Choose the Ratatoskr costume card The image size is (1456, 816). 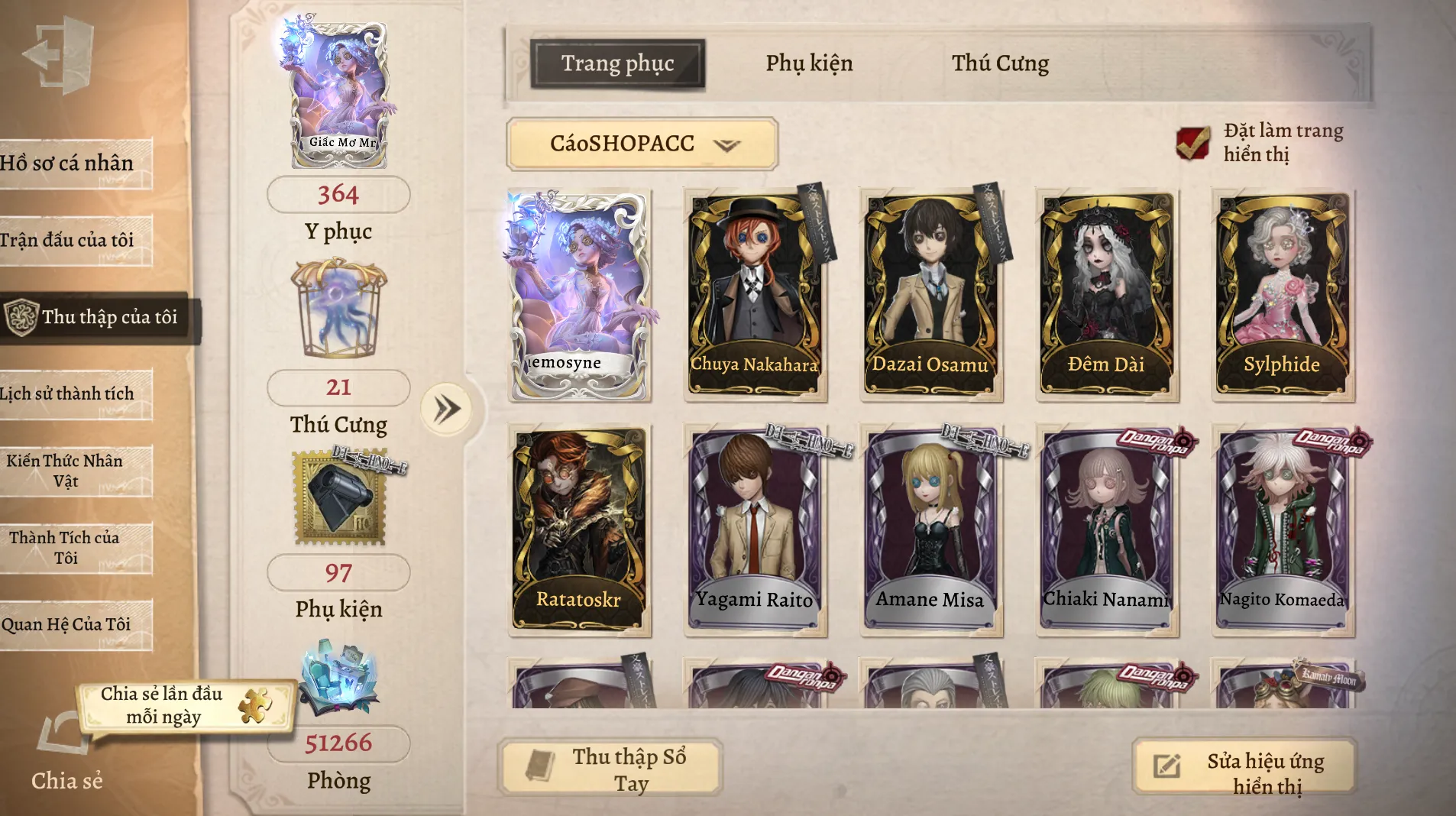[579, 530]
